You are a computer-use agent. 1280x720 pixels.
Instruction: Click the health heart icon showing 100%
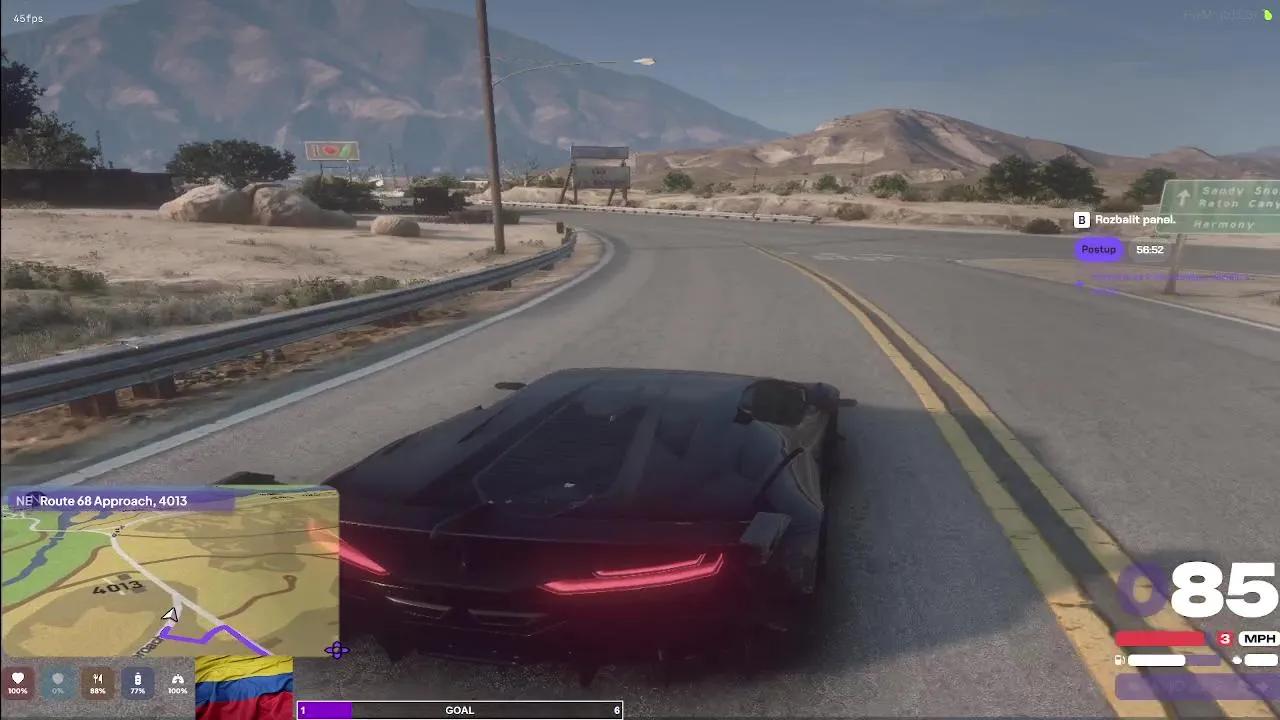18,681
